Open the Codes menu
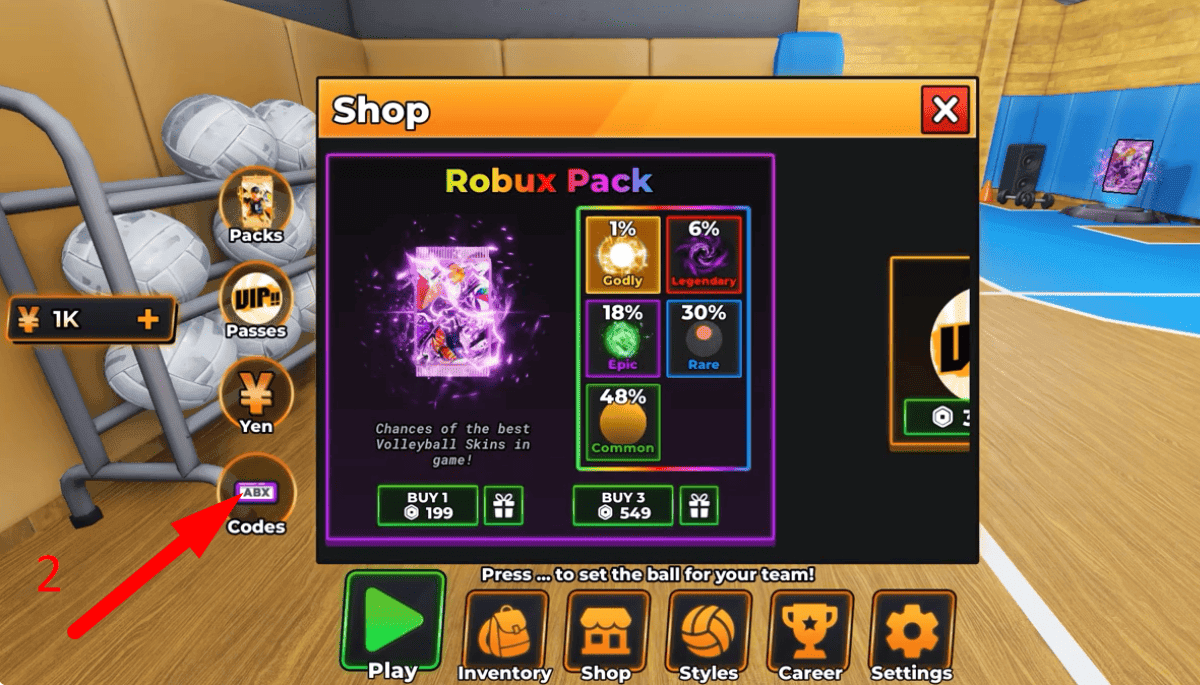This screenshot has height=685, width=1200. click(256, 495)
